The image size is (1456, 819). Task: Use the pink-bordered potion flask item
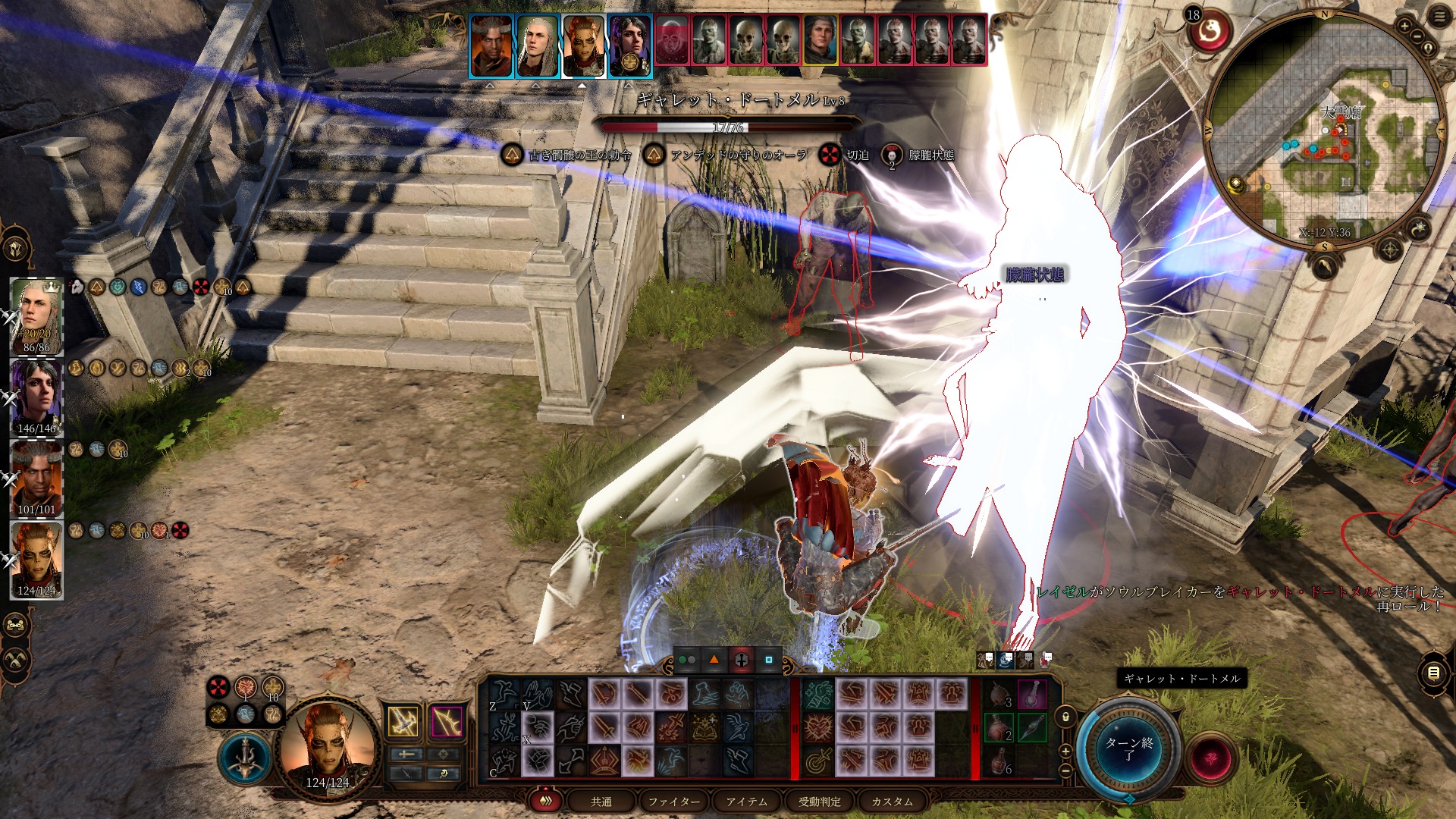point(1032,694)
